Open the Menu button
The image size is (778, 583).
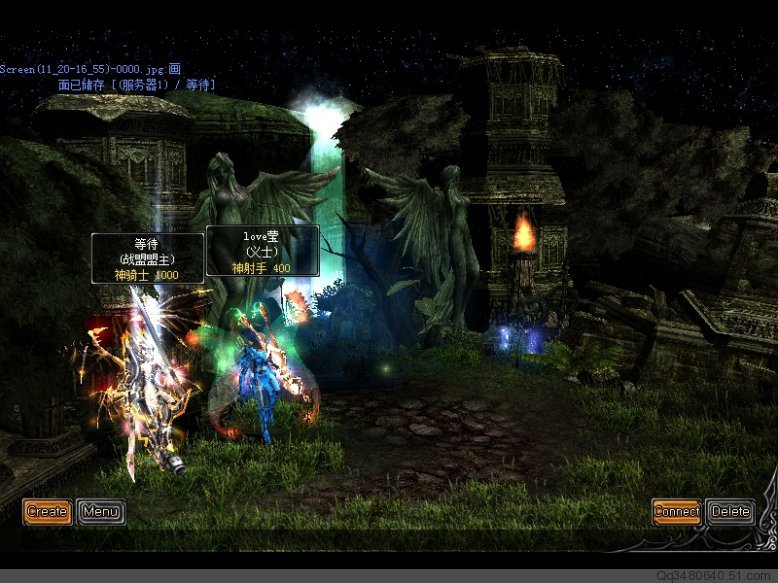pyautogui.click(x=101, y=511)
